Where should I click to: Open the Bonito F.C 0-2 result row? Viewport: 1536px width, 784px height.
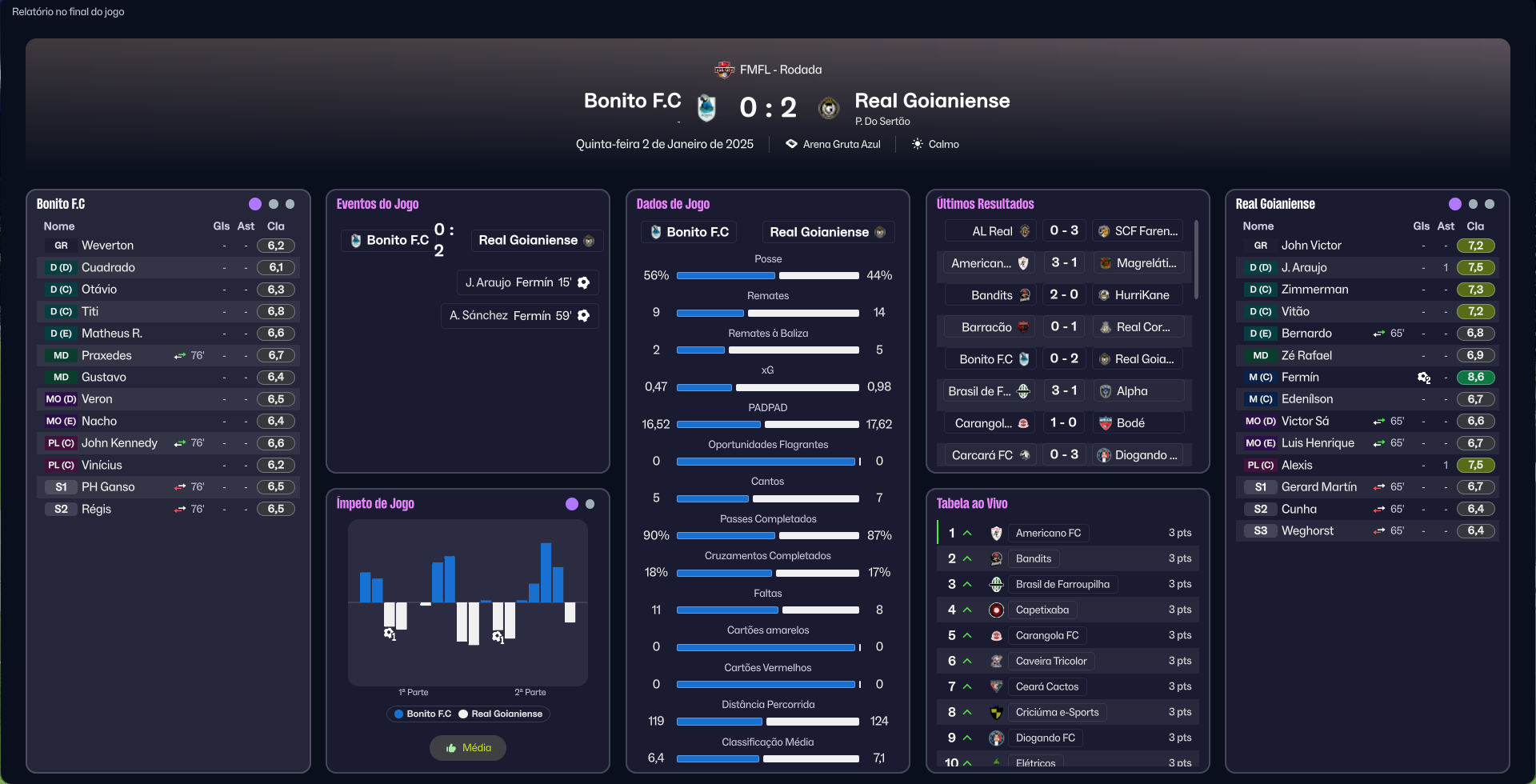(x=1063, y=359)
